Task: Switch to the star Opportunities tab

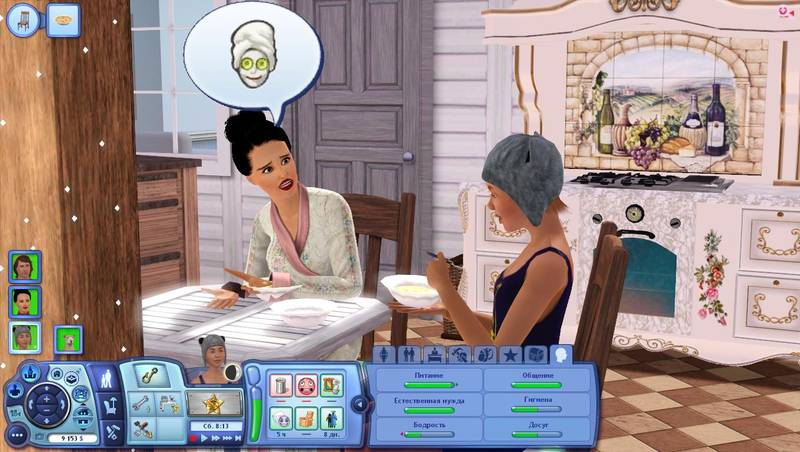Action: pyautogui.click(x=510, y=355)
